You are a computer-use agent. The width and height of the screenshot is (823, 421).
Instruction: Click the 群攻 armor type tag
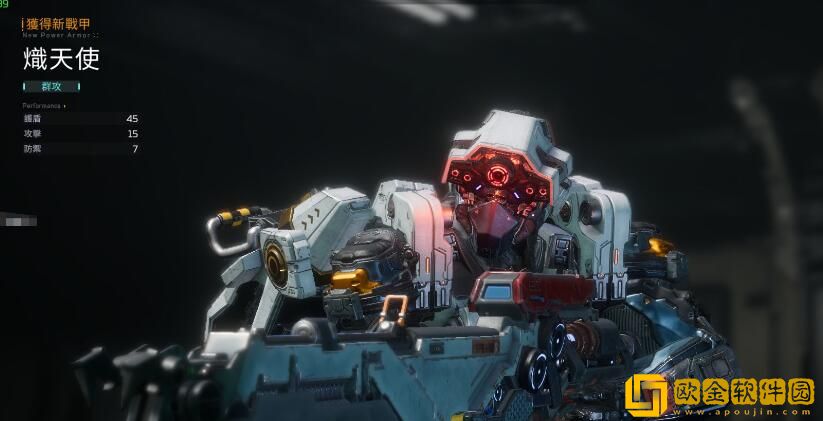coord(51,86)
